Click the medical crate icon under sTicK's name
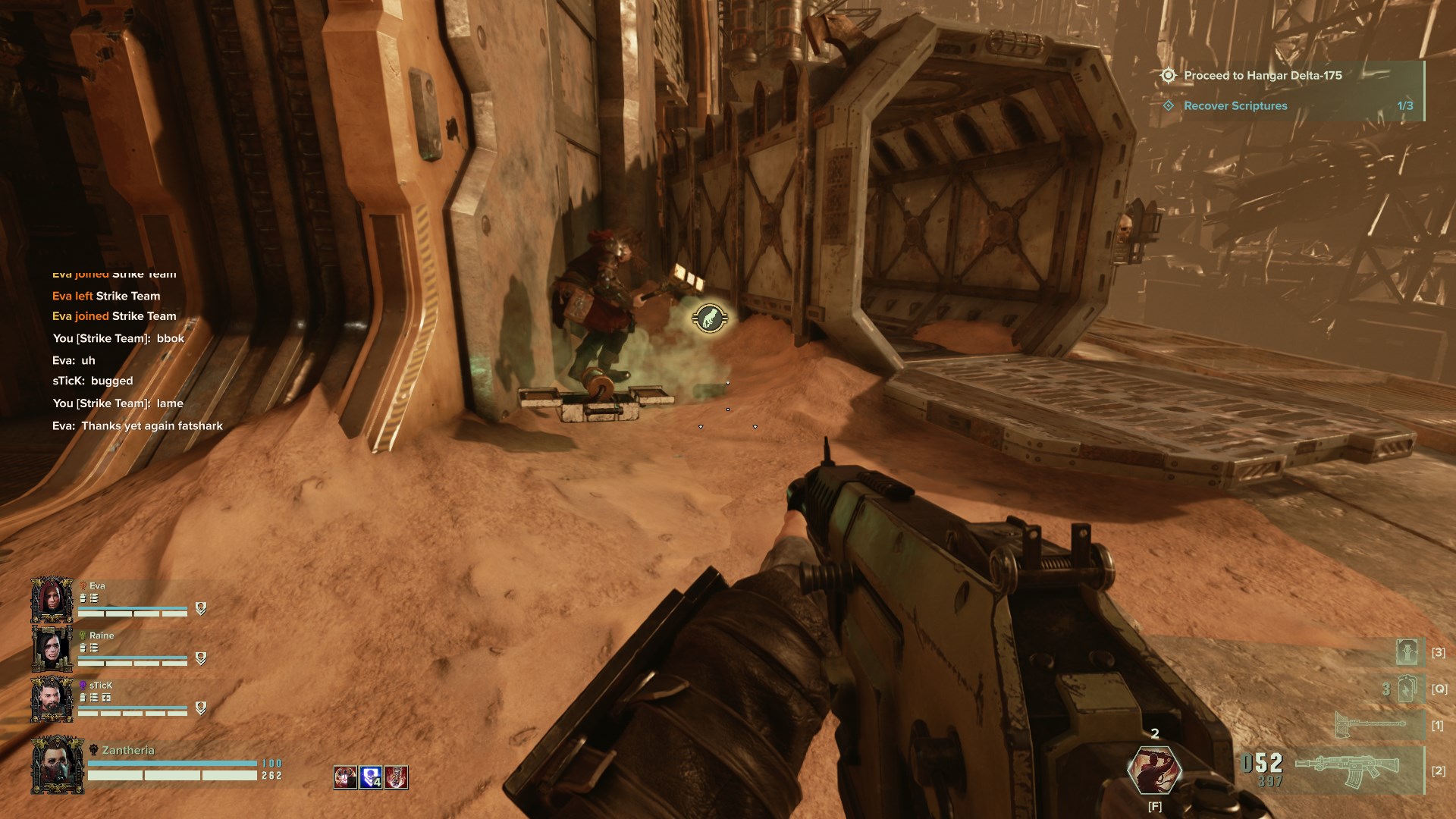The image size is (1456, 819). pos(107,698)
